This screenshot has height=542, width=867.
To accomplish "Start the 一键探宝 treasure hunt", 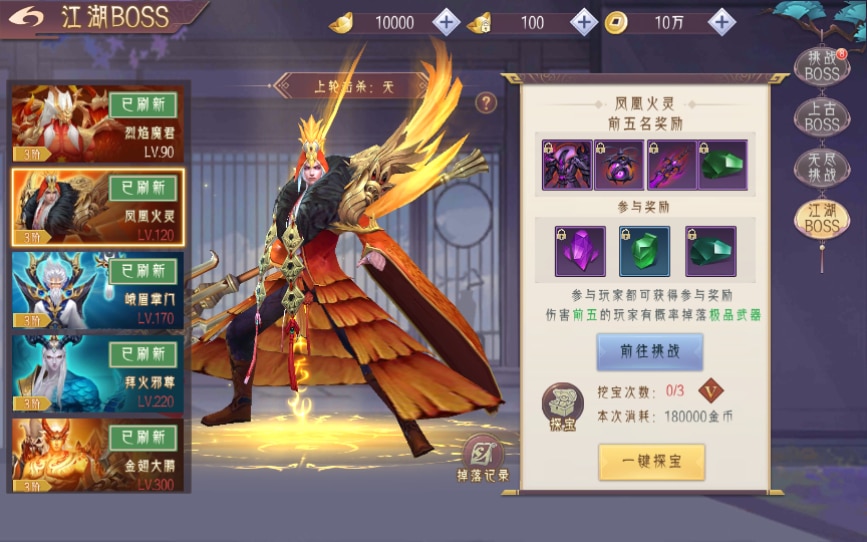I will point(651,461).
